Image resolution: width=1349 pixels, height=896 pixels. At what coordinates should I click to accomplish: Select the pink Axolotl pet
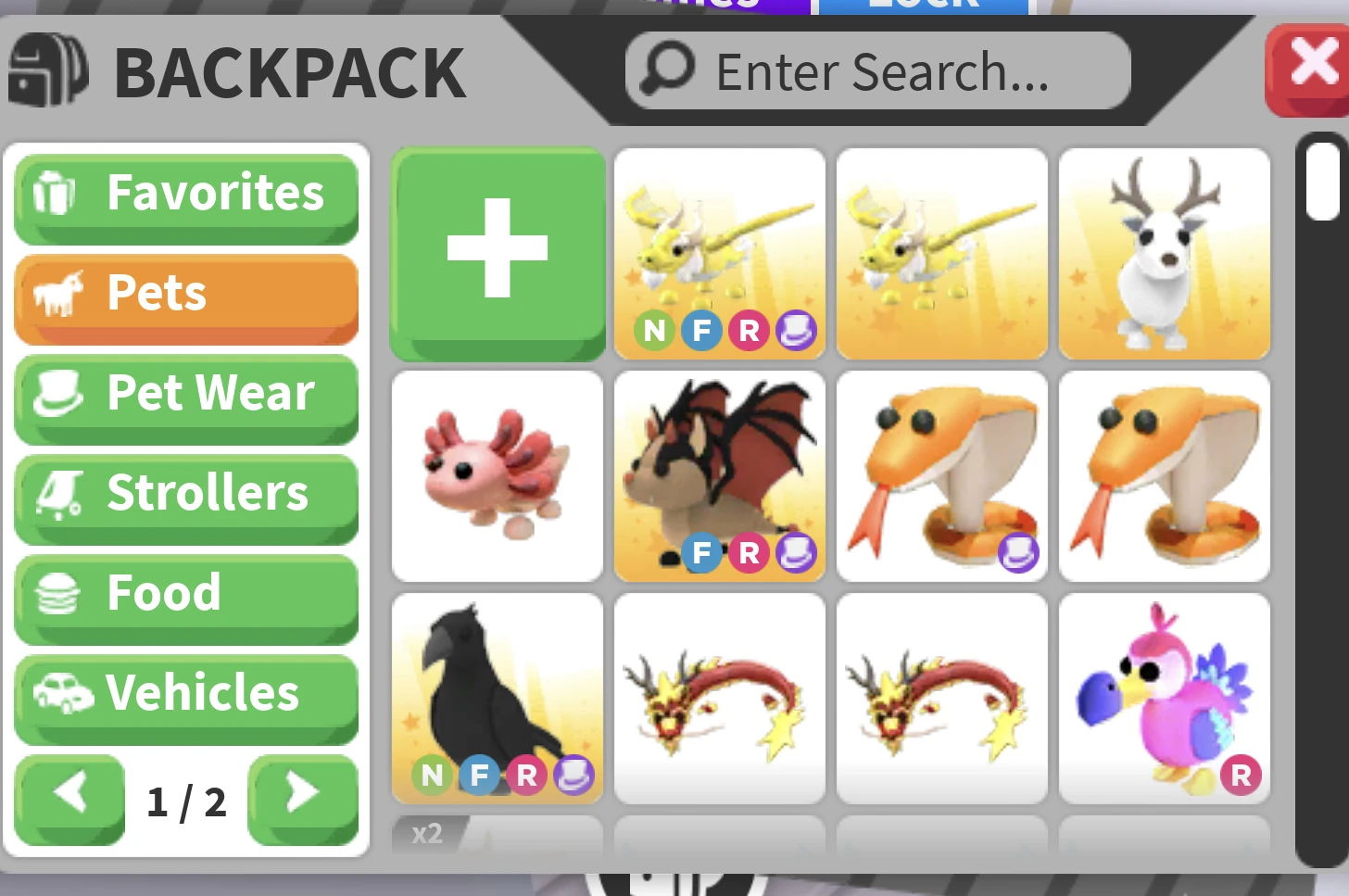point(497,476)
